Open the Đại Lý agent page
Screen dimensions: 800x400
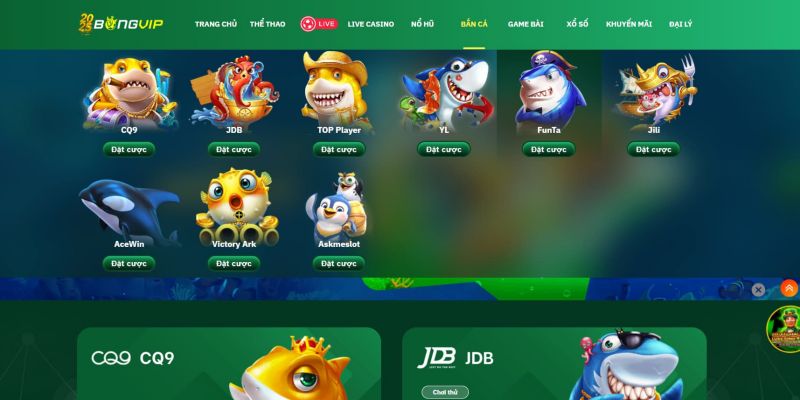(680, 24)
